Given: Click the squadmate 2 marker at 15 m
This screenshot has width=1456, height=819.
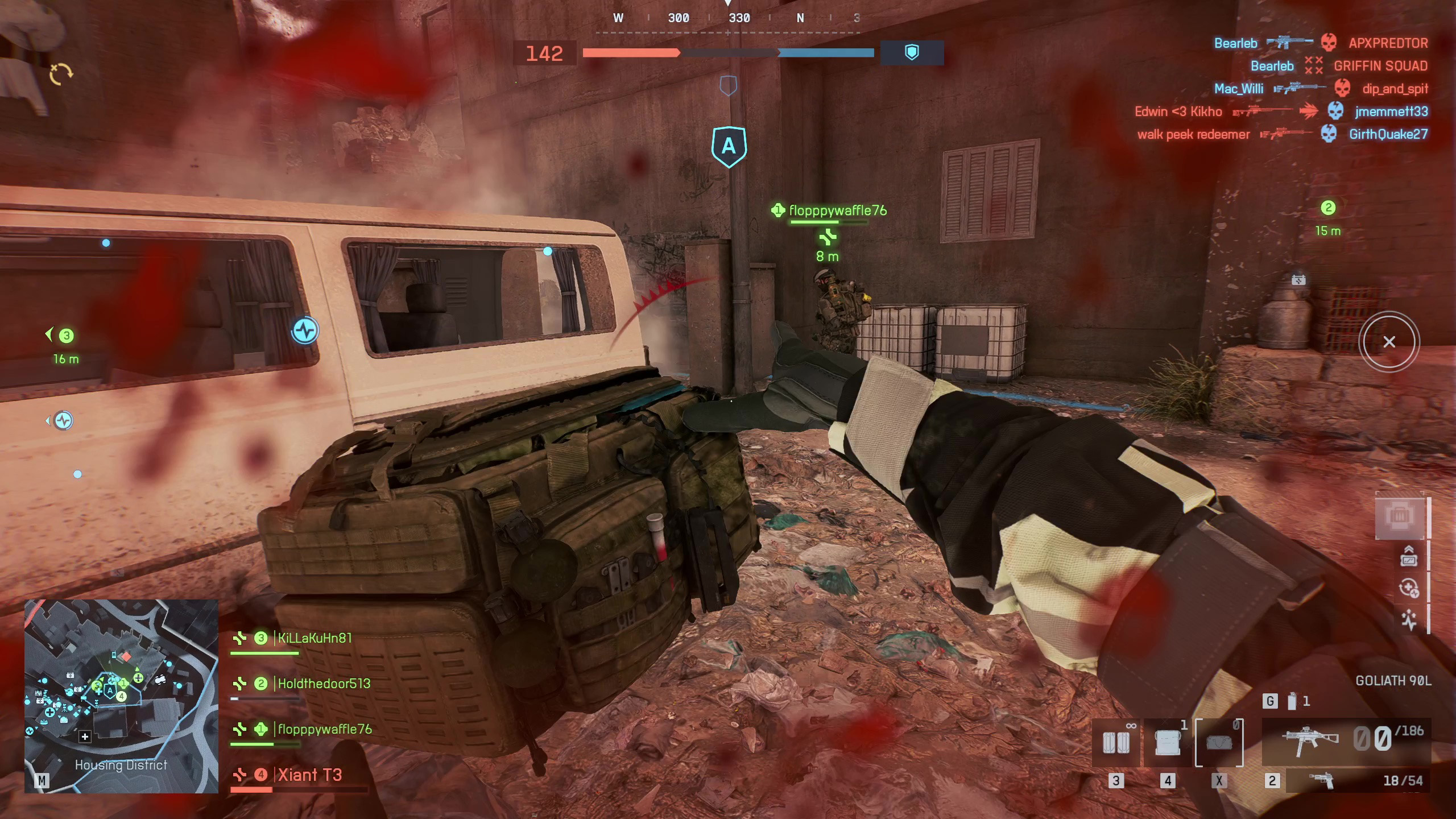Looking at the screenshot, I should [x=1328, y=208].
